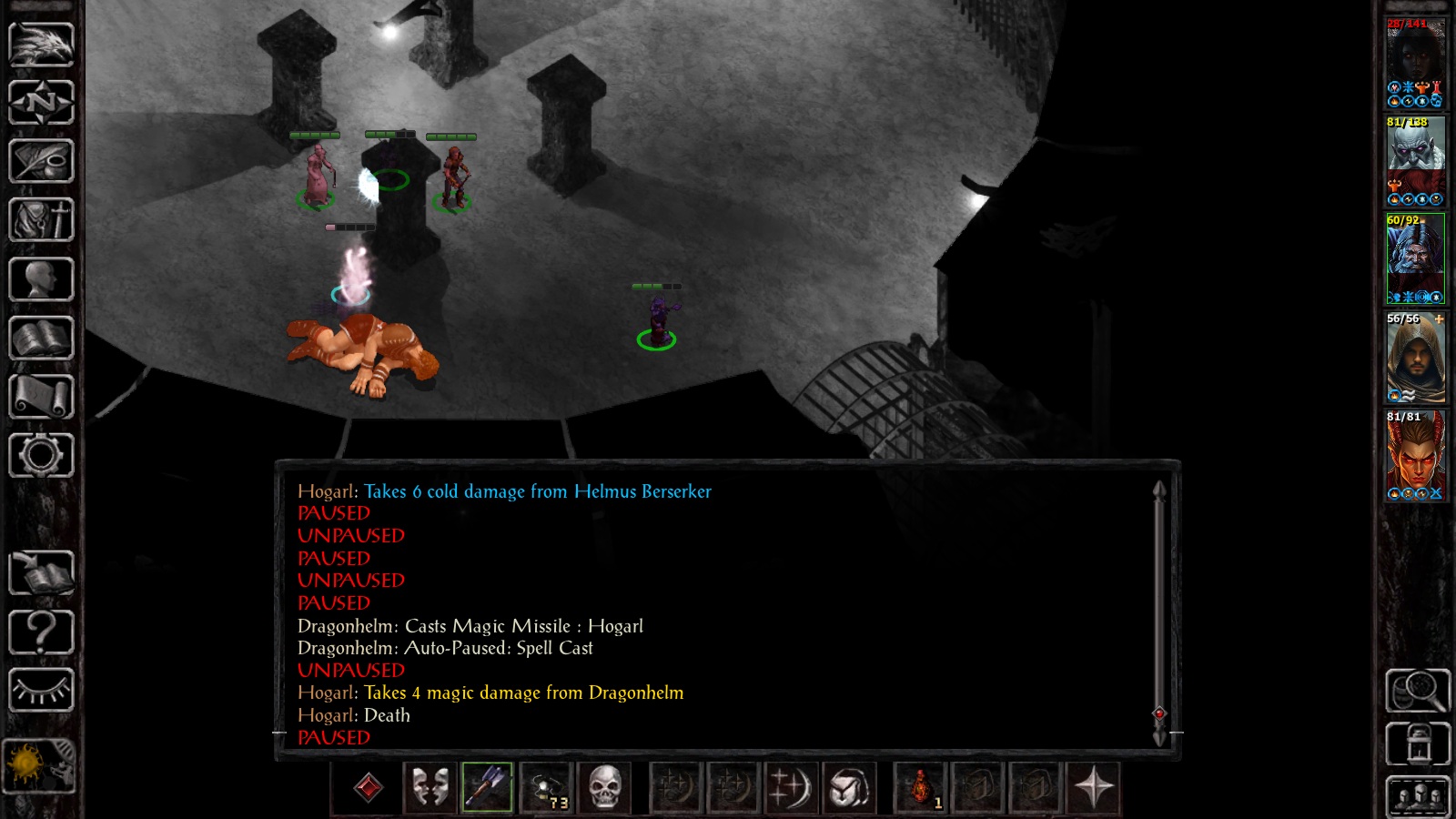Quick save with the book and arrow button
Image resolution: width=1456 pixels, height=819 pixels.
41,573
